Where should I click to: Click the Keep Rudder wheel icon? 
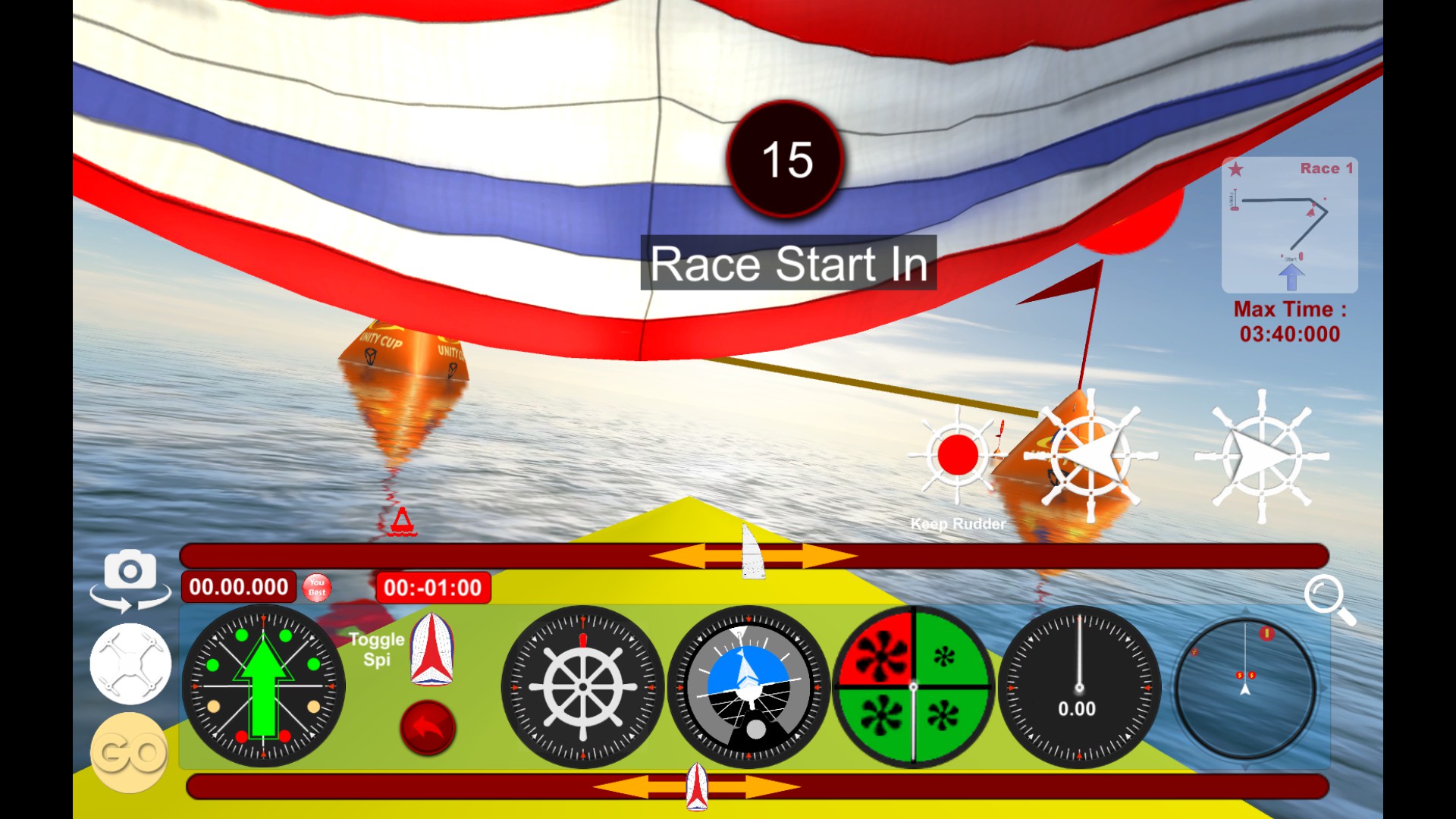[957, 455]
